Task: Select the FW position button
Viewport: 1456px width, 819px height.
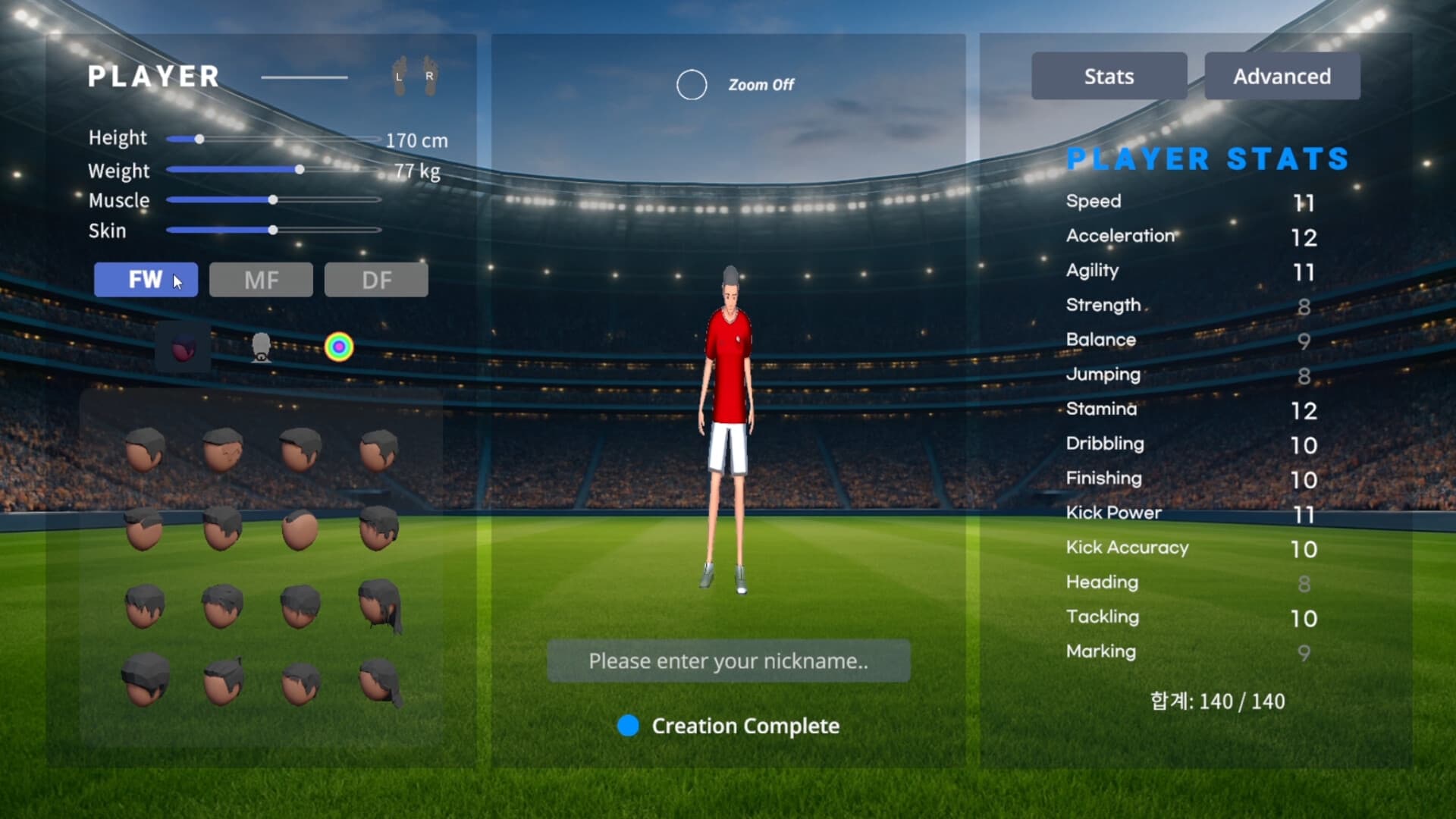Action: point(145,280)
